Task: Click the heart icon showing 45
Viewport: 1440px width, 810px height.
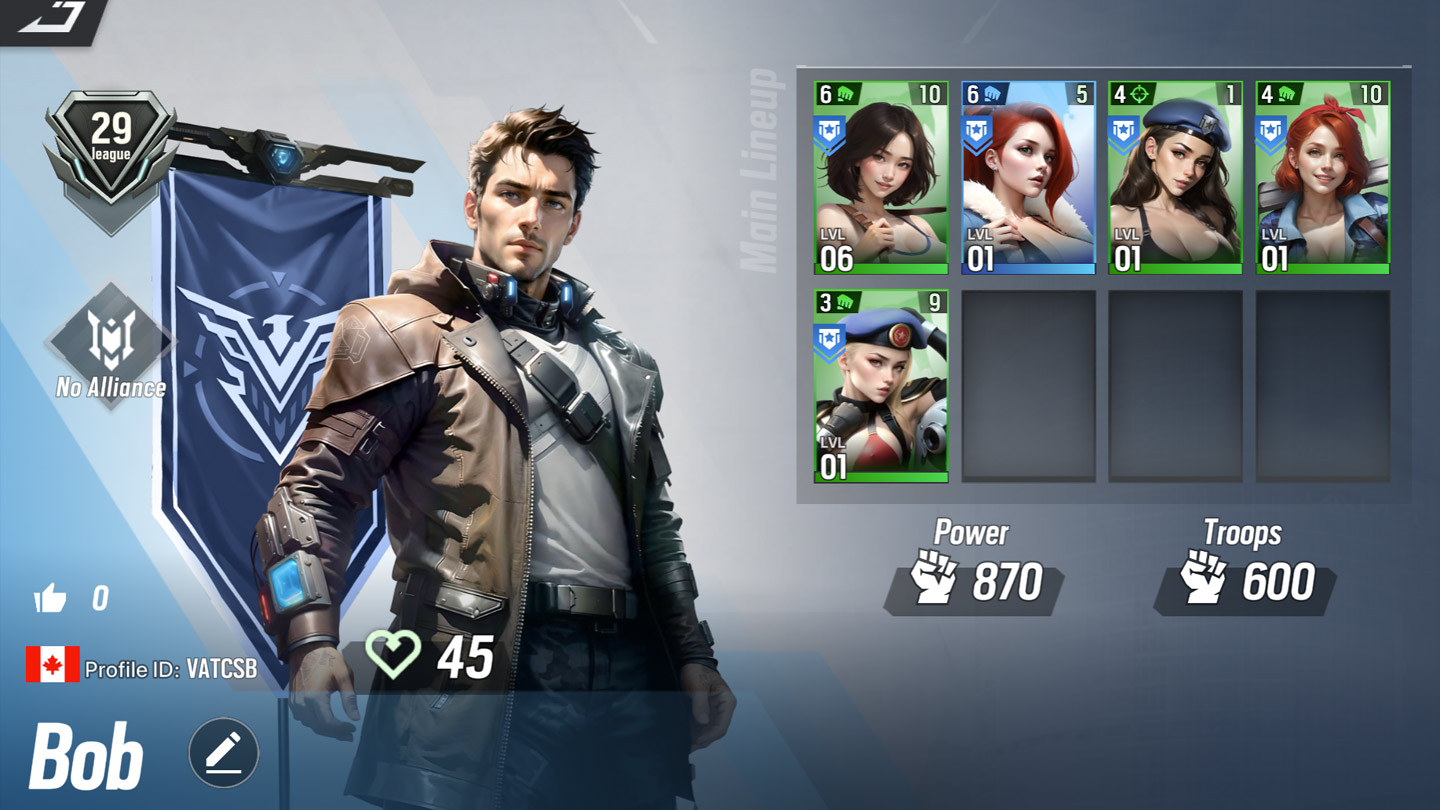Action: click(x=392, y=657)
